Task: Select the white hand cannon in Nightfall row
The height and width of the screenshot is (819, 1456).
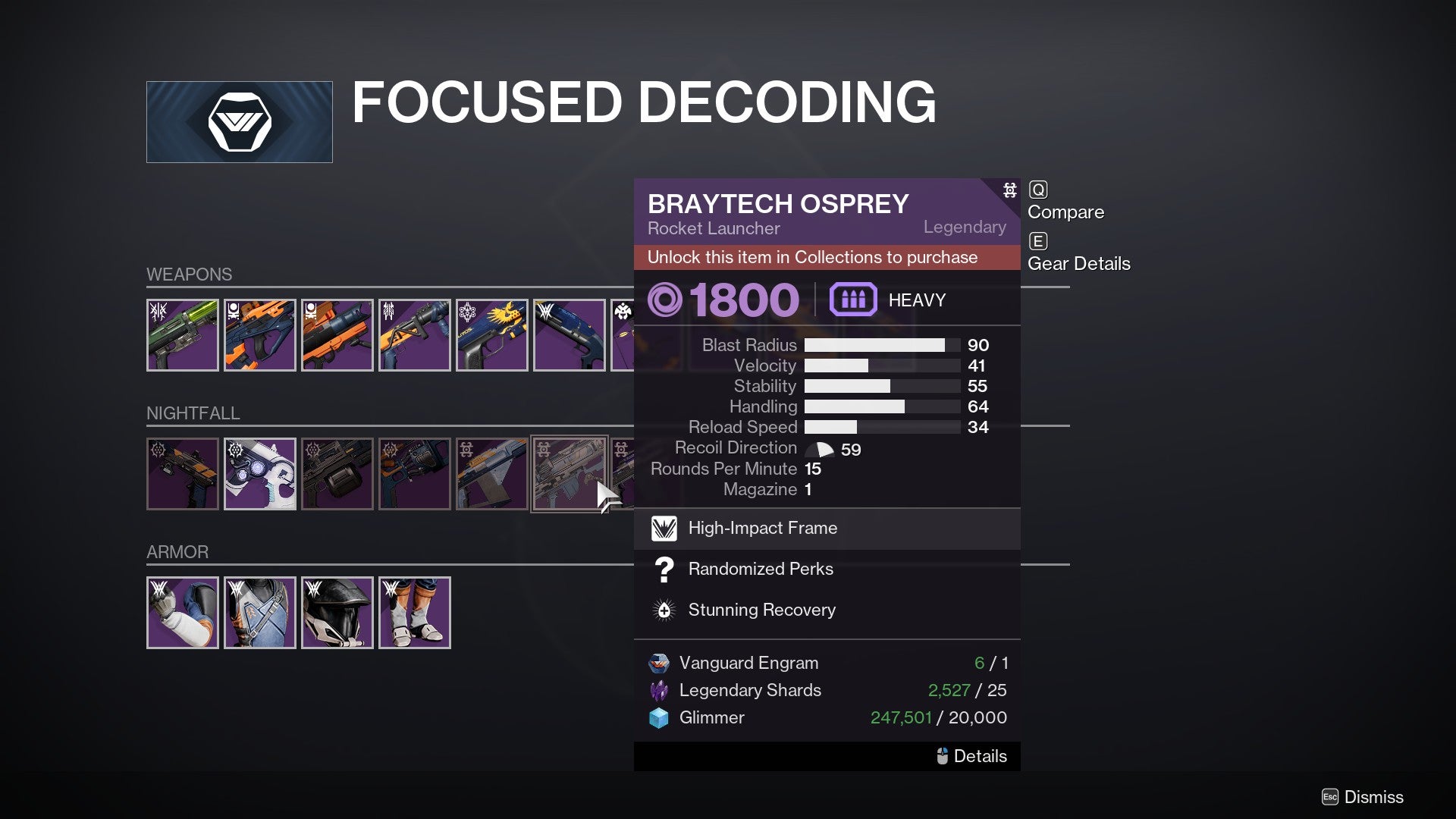Action: point(260,474)
